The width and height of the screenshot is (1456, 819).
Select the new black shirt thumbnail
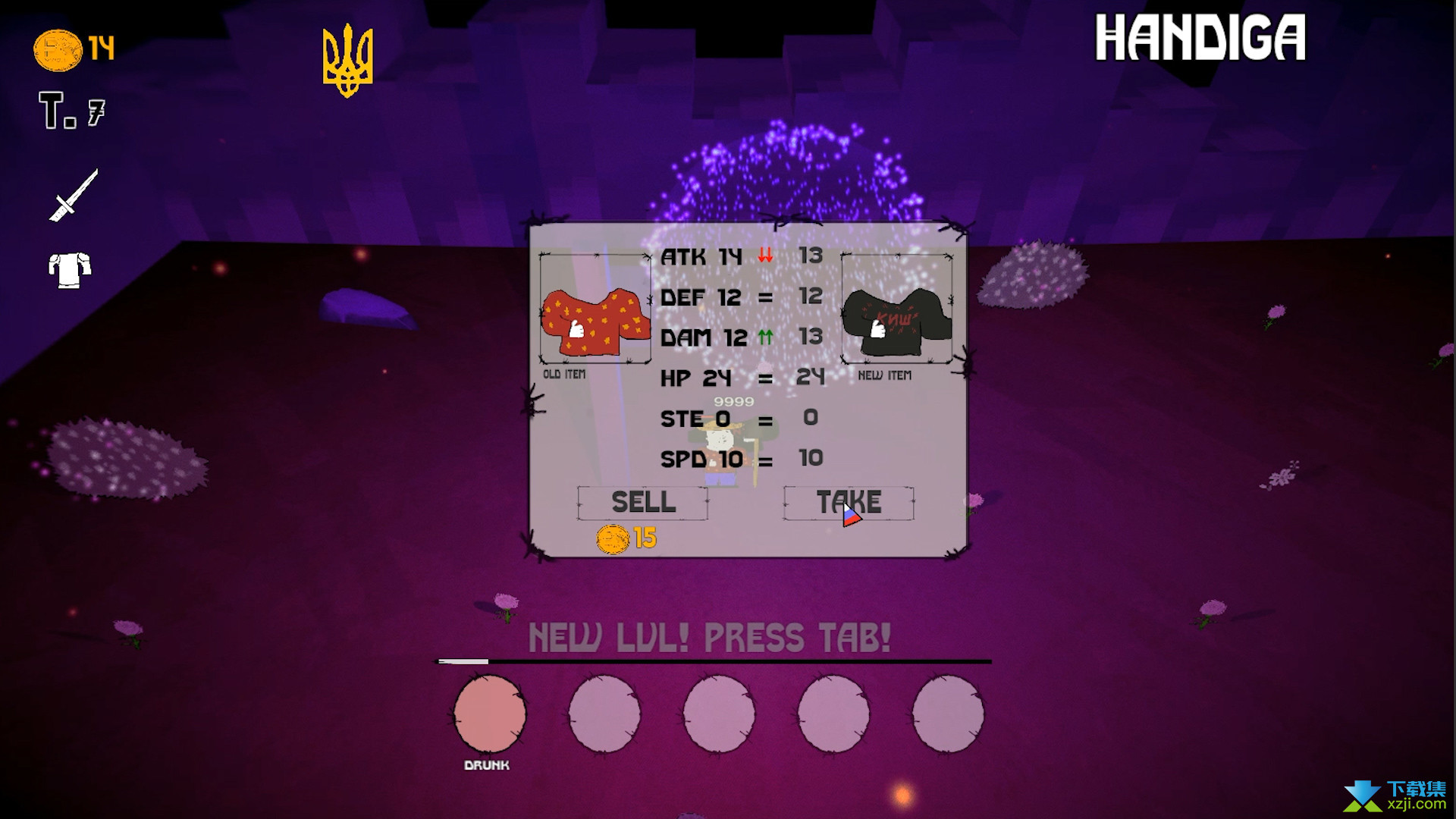(896, 310)
